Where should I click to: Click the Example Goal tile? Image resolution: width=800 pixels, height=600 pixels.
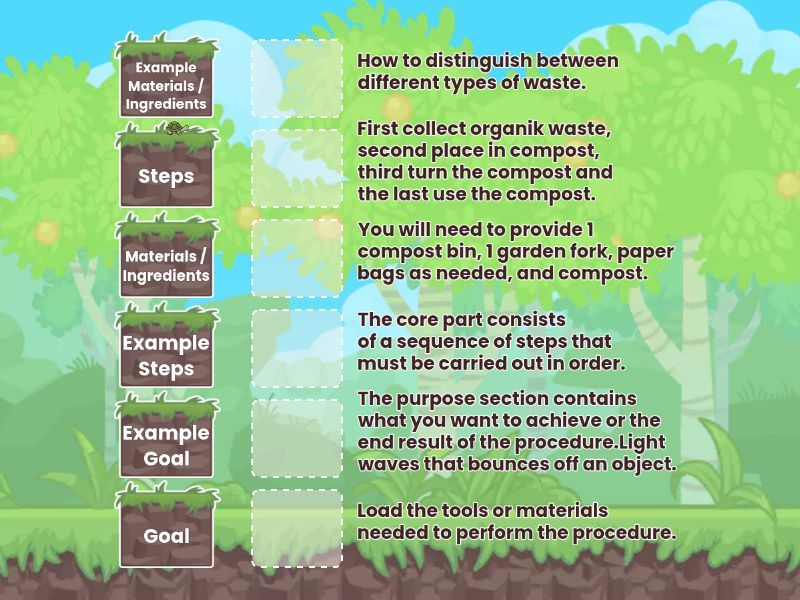pos(167,445)
